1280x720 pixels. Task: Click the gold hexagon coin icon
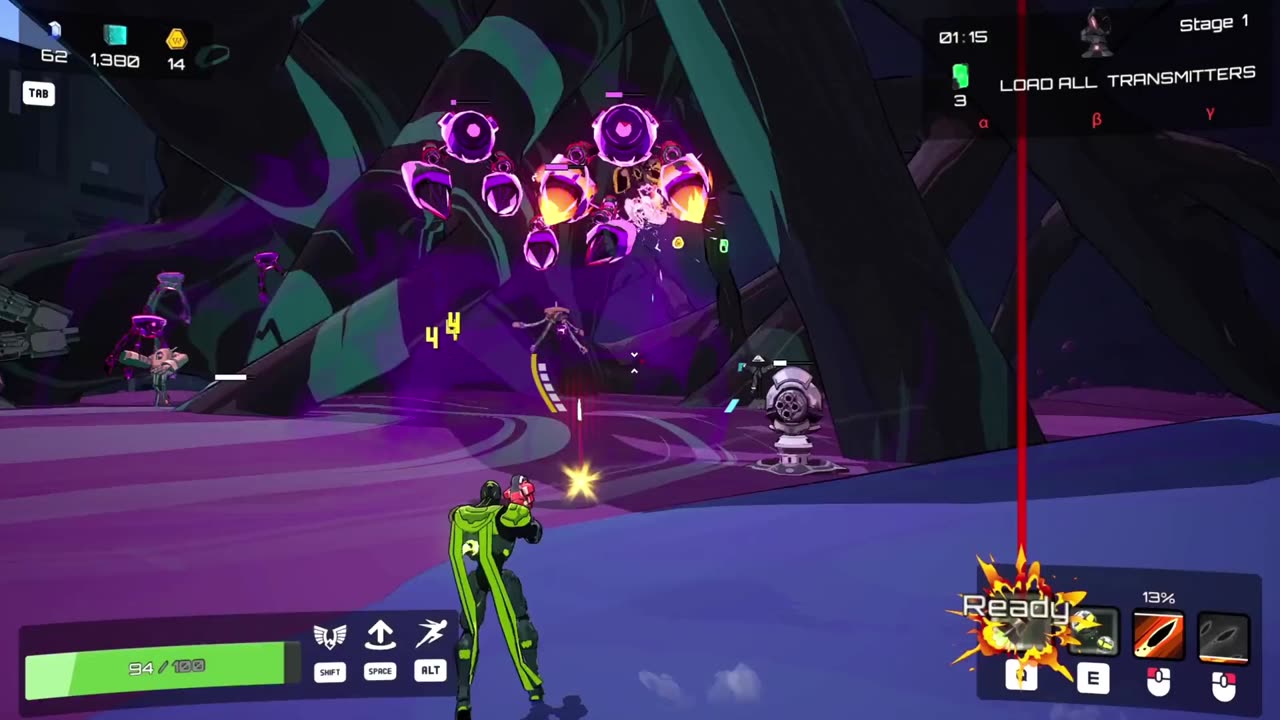tap(176, 40)
